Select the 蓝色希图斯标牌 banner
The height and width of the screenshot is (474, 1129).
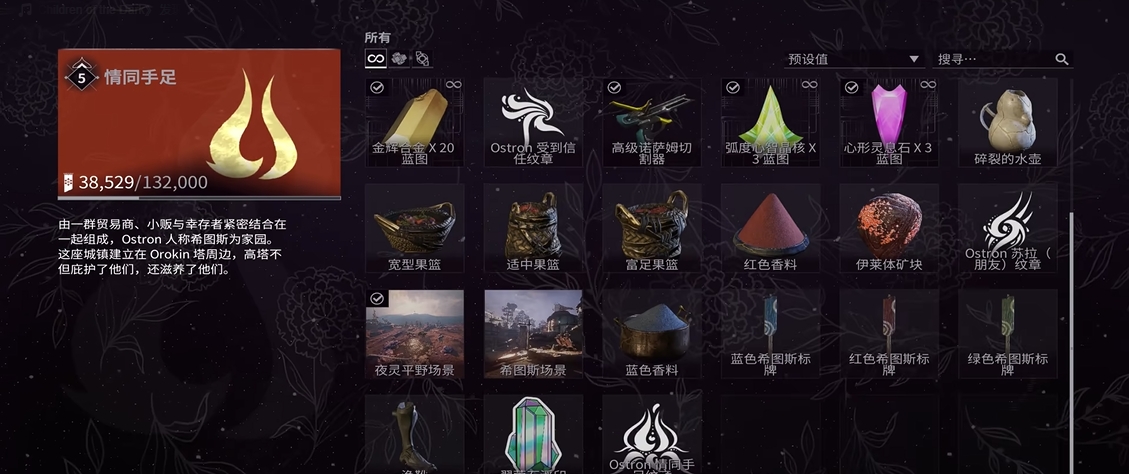click(x=770, y=333)
